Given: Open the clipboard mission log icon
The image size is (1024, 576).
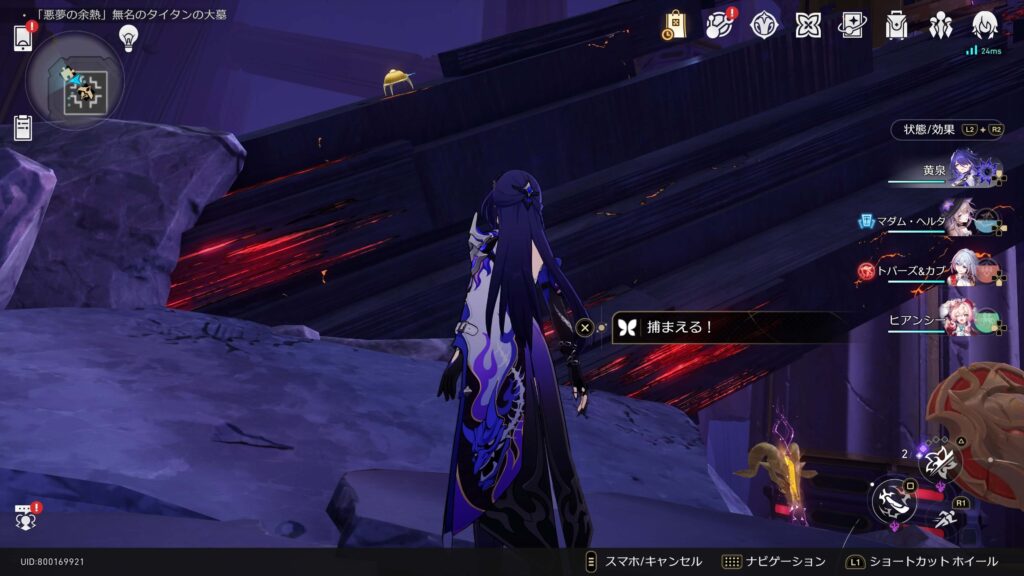Looking at the screenshot, I should click(x=23, y=128).
